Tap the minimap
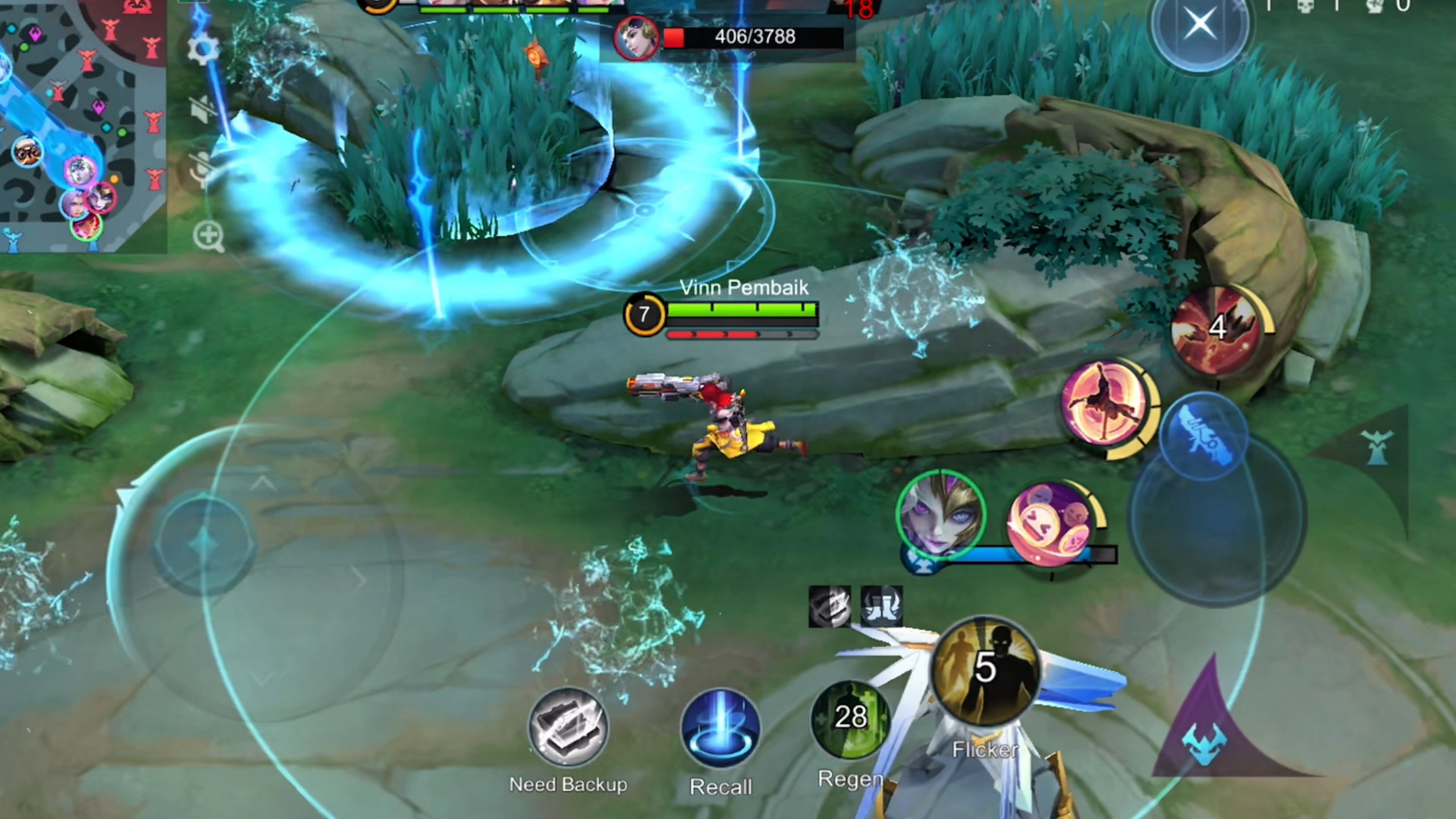 tap(82, 124)
